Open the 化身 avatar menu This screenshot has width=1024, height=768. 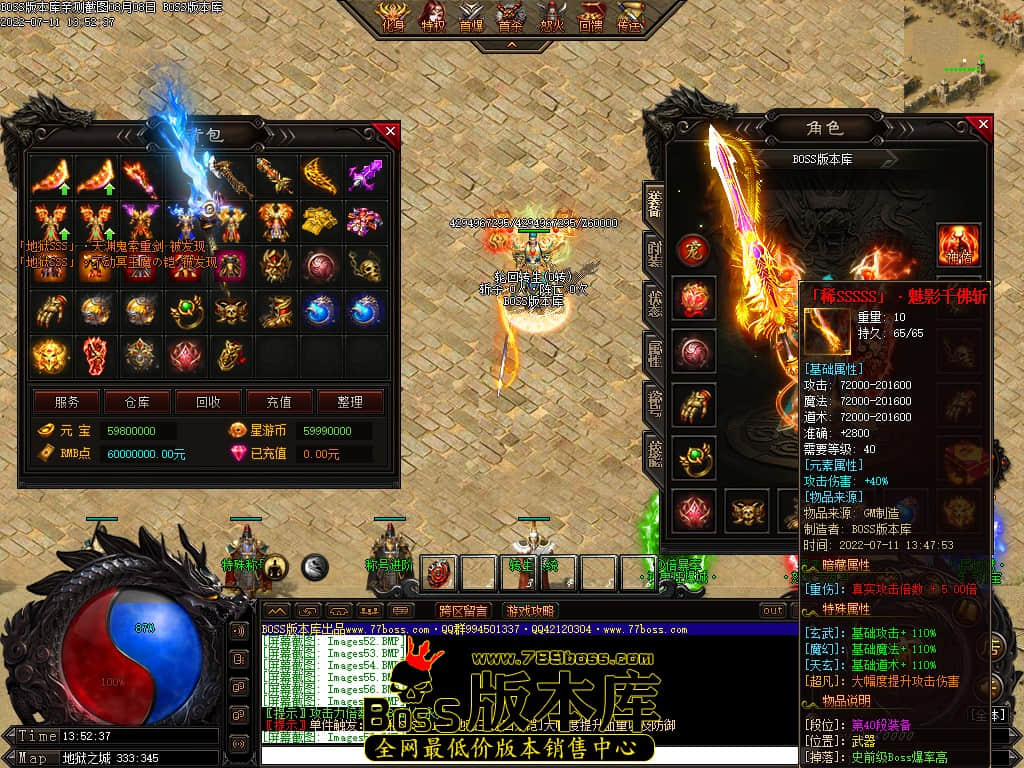point(391,17)
